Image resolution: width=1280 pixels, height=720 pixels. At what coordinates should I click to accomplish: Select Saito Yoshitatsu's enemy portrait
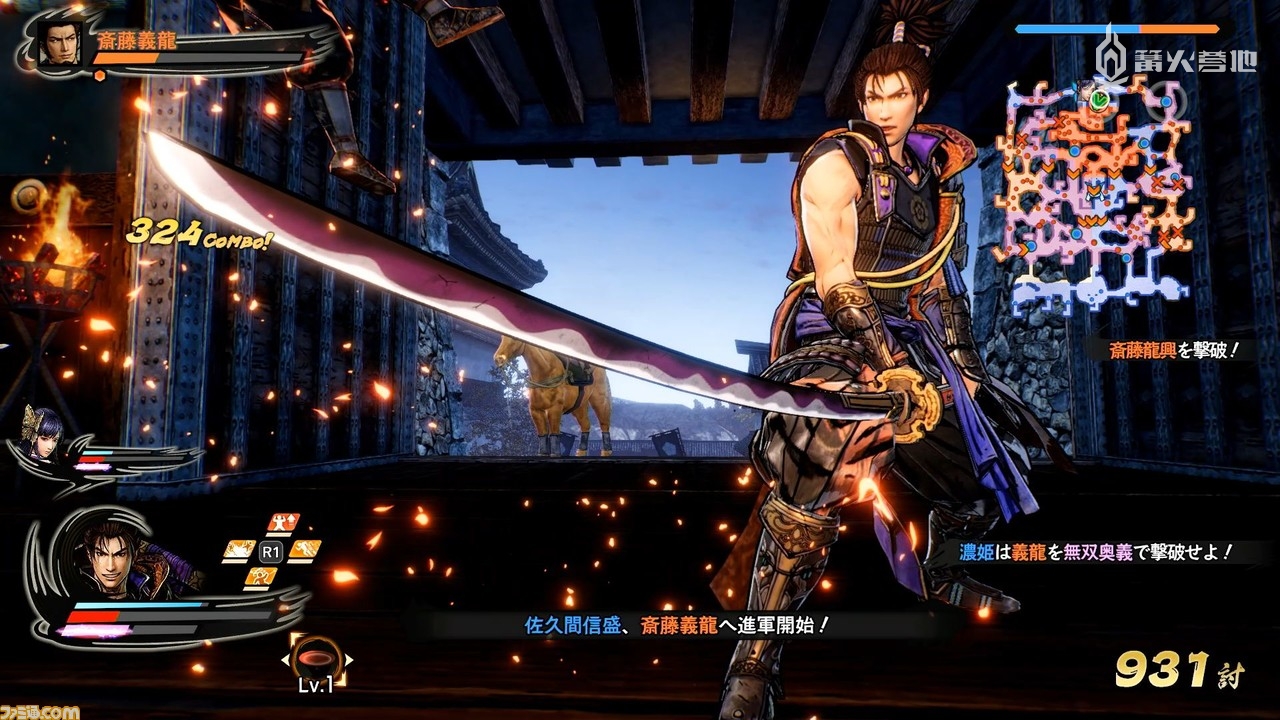tap(61, 43)
